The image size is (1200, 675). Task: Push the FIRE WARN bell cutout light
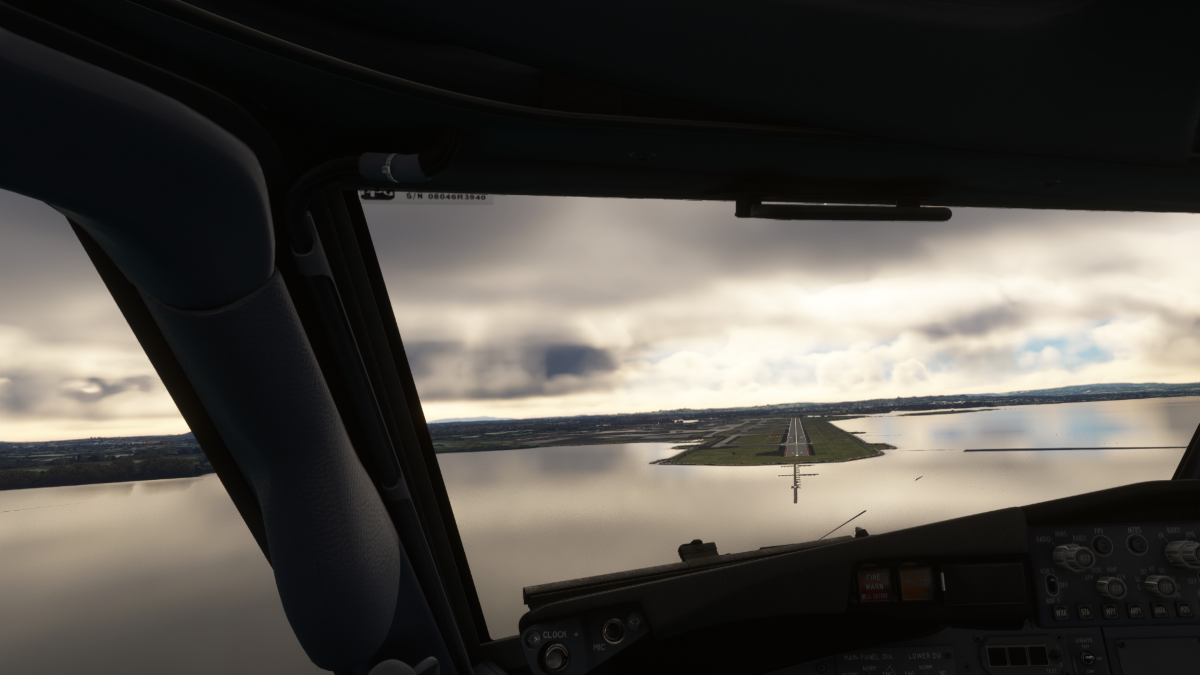click(x=874, y=584)
